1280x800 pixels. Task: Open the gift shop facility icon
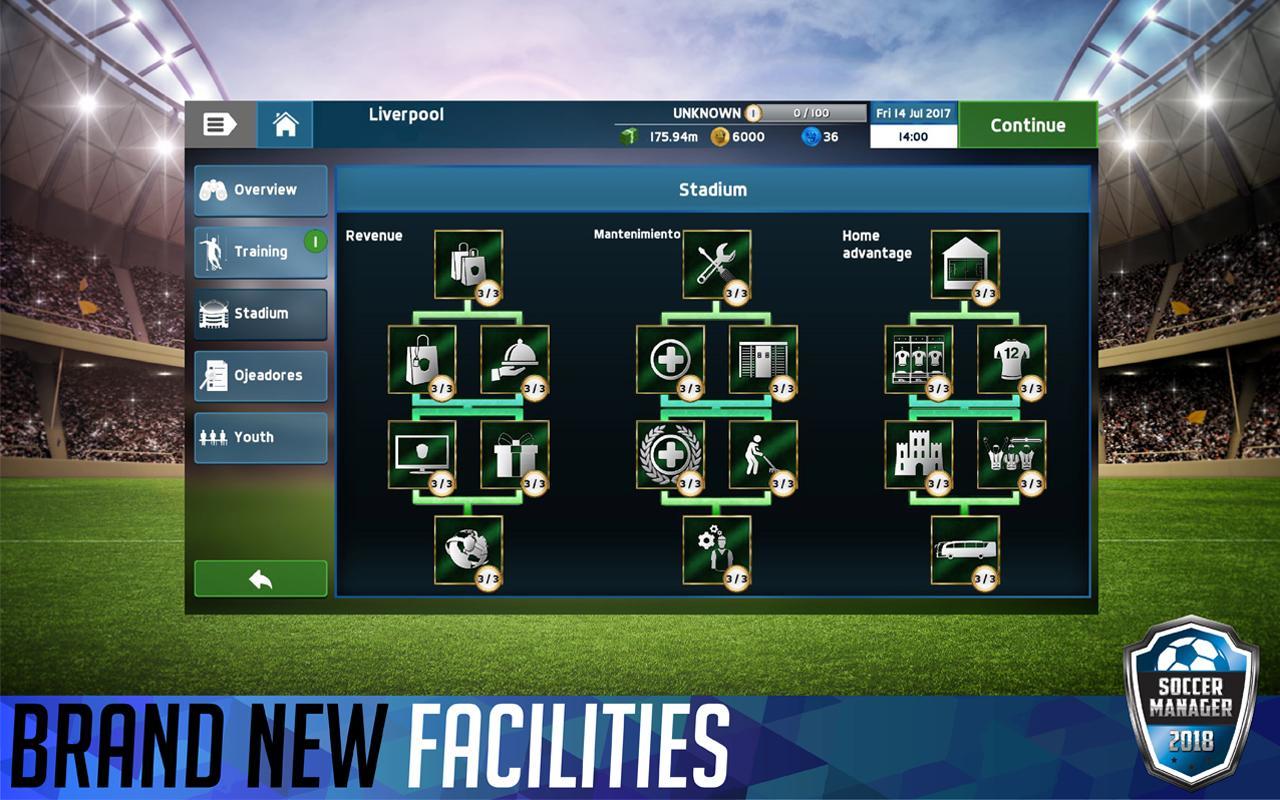point(515,458)
